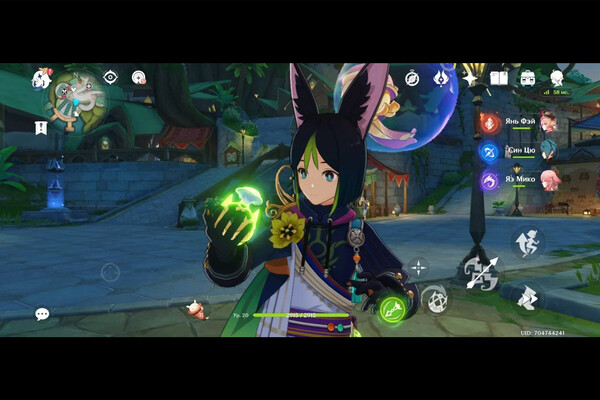Tap the small four-point star aim button
This screenshot has height=400, width=600.
pyautogui.click(x=418, y=267)
